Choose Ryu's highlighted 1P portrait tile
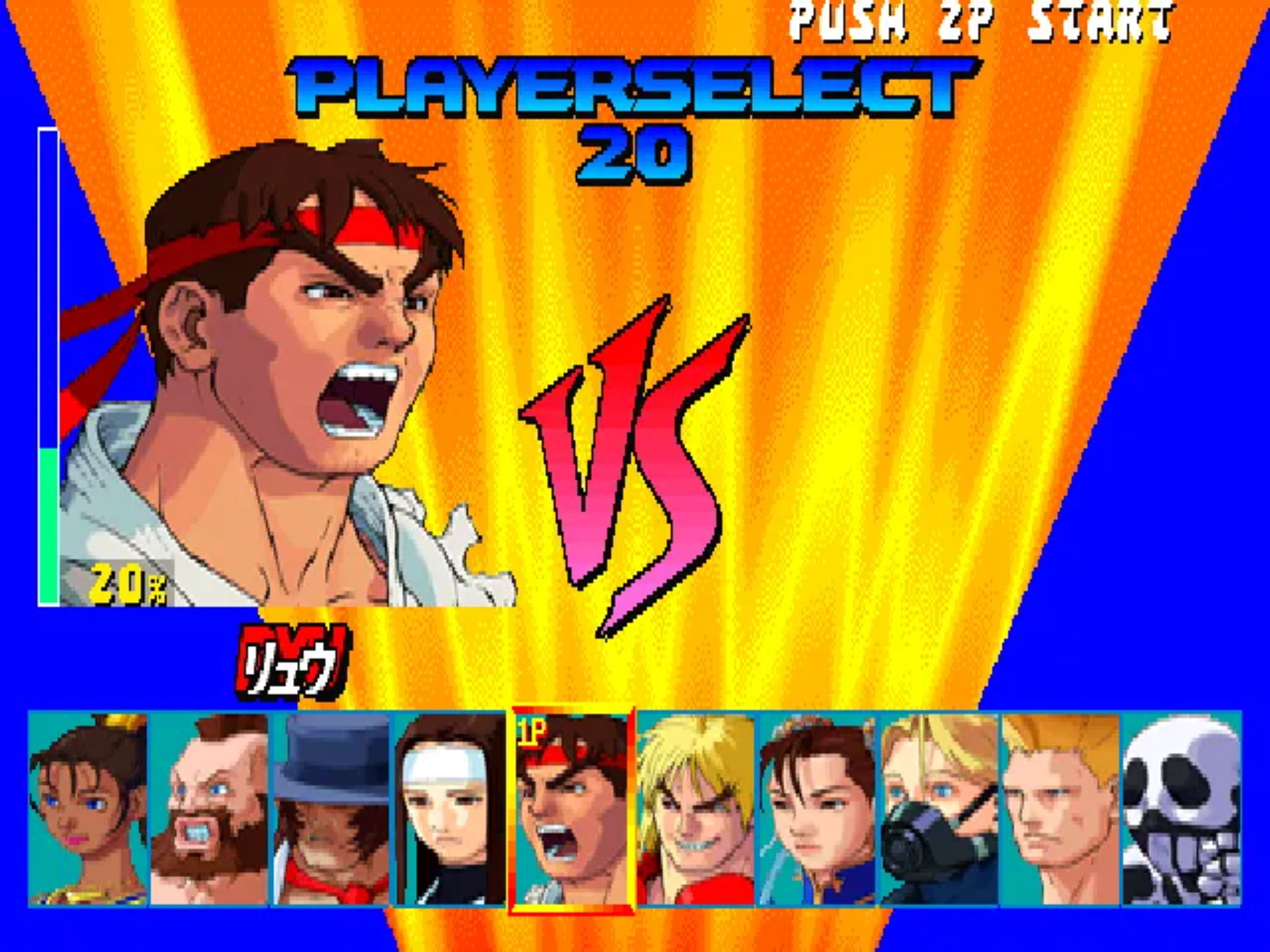Viewport: 1270px width, 952px height. click(571, 809)
